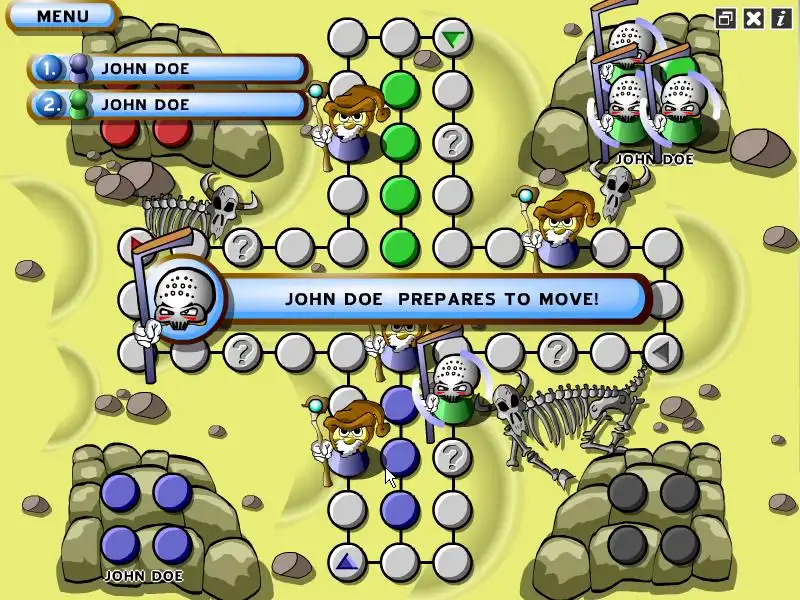Choose the lone green pawn on the track
This screenshot has width=800, height=600.
pos(452,388)
